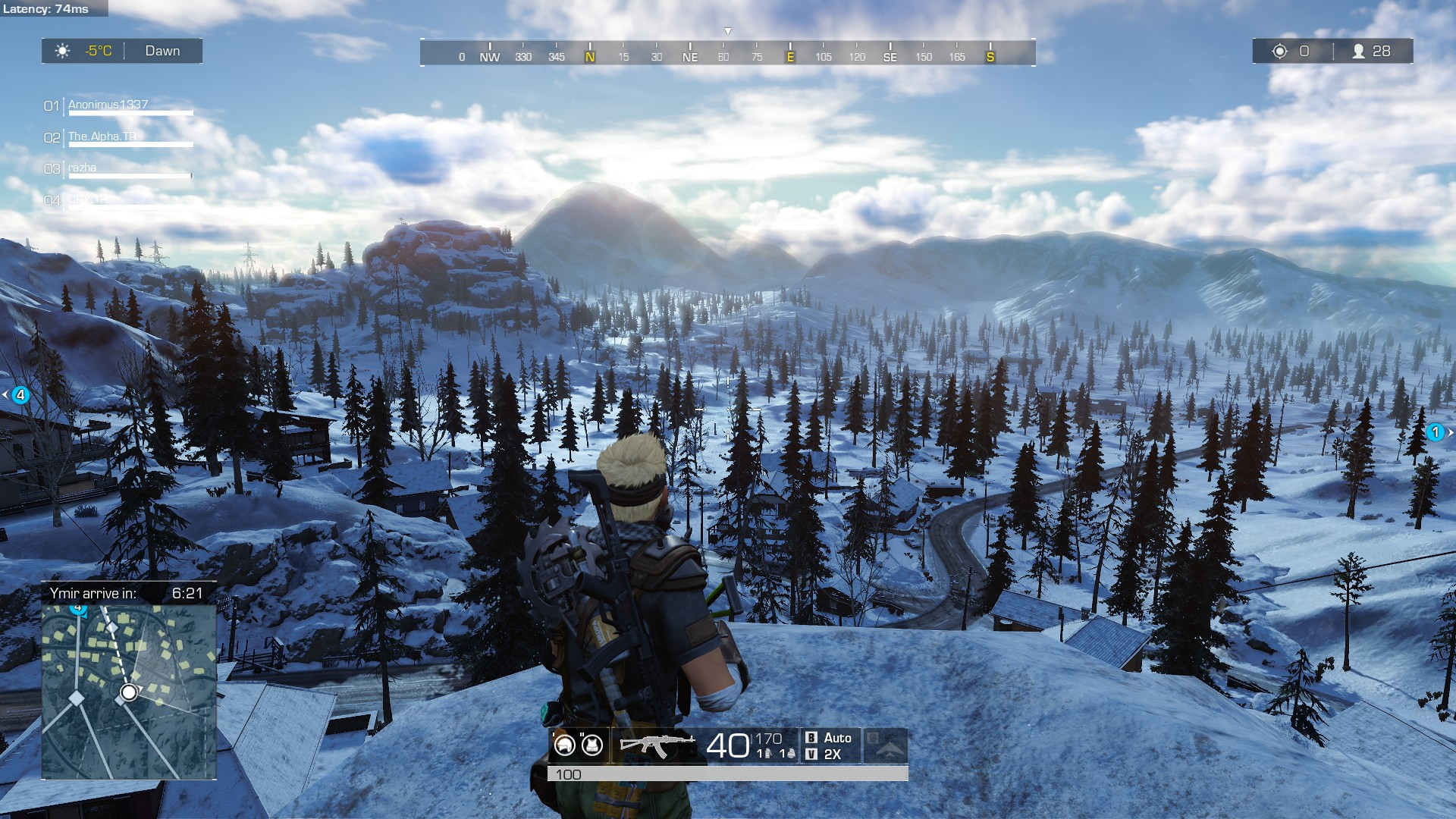Click teammate marker number 1
1456x819 pixels.
(1435, 432)
